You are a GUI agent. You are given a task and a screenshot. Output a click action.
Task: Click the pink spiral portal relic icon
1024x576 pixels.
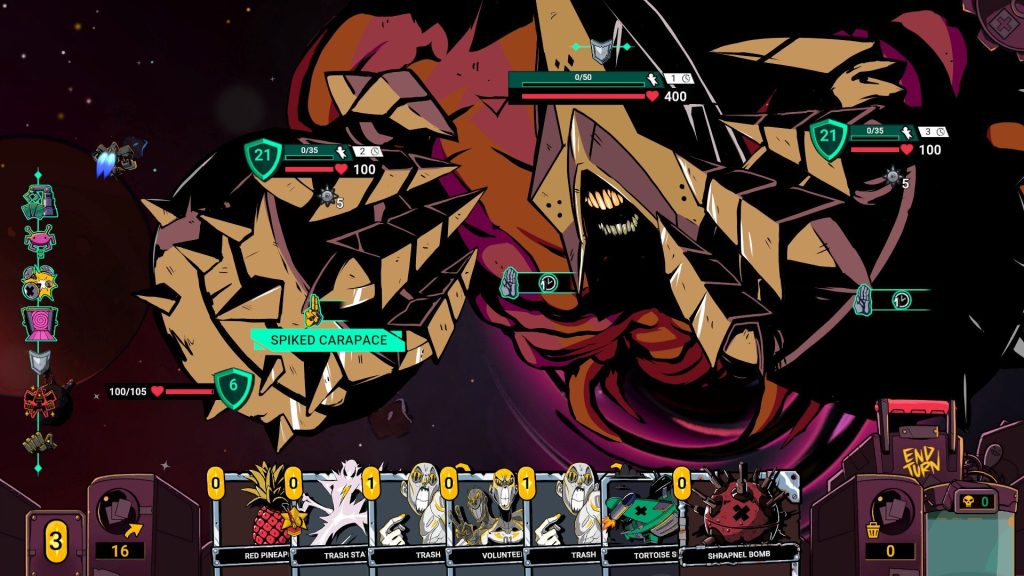pos(39,323)
